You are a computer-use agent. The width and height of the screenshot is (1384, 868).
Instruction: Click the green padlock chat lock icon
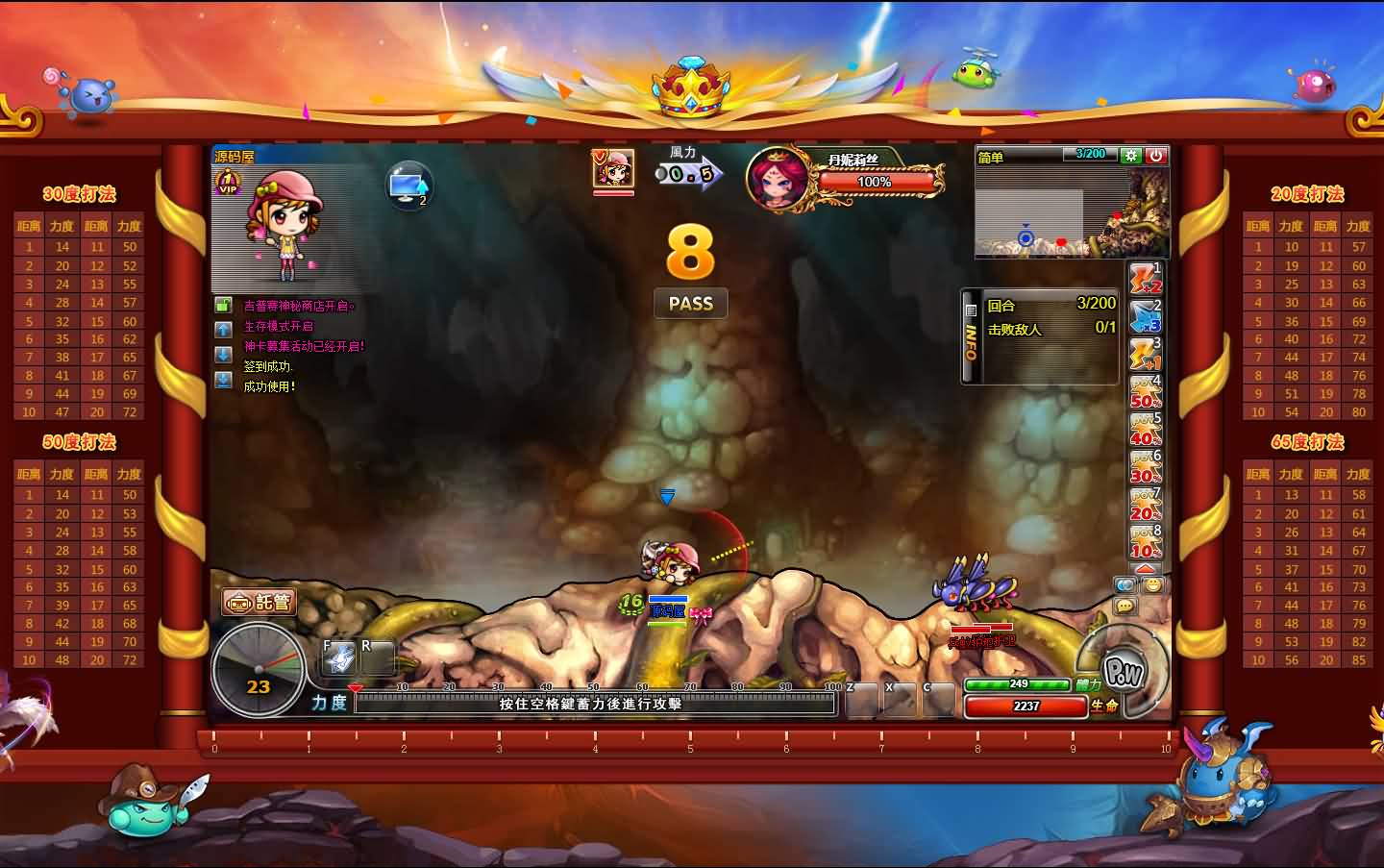pyautogui.click(x=223, y=306)
